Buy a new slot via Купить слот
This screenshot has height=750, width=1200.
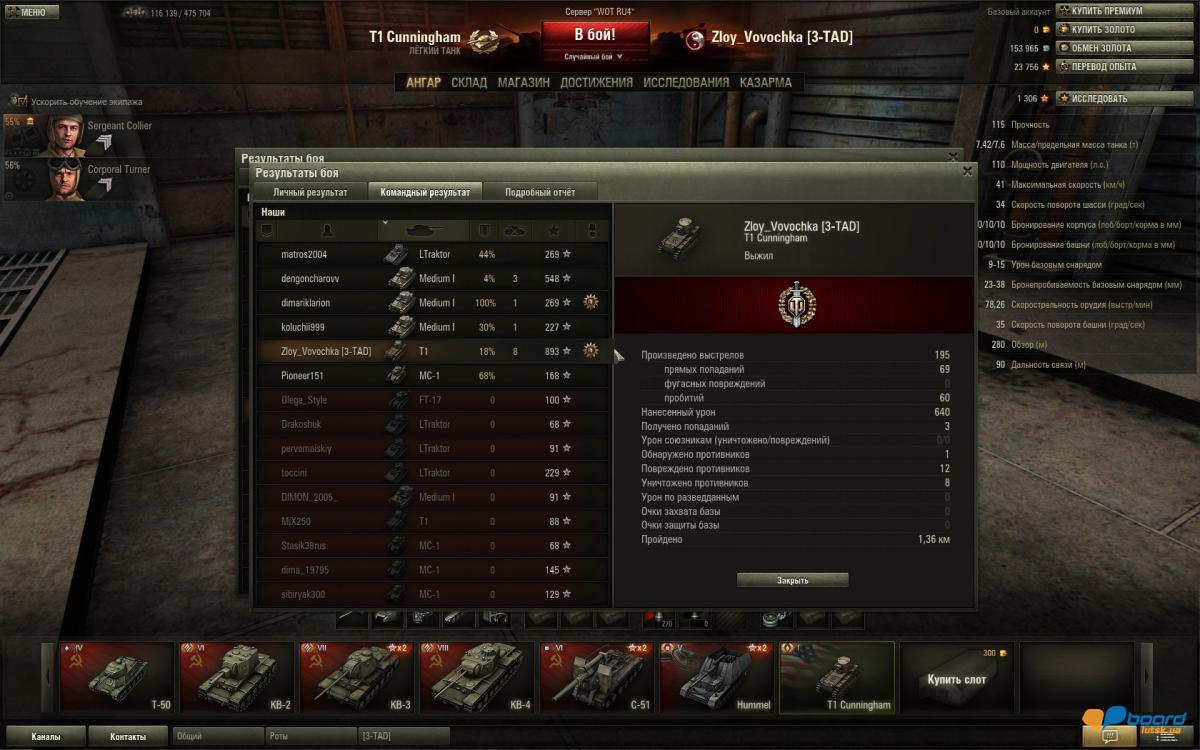coord(956,679)
